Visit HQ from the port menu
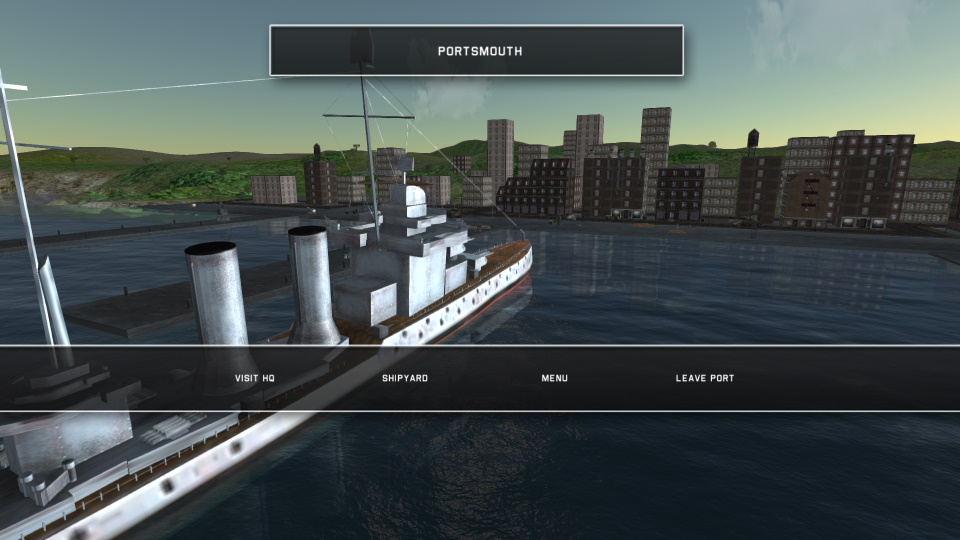This screenshot has width=960, height=540. [254, 378]
